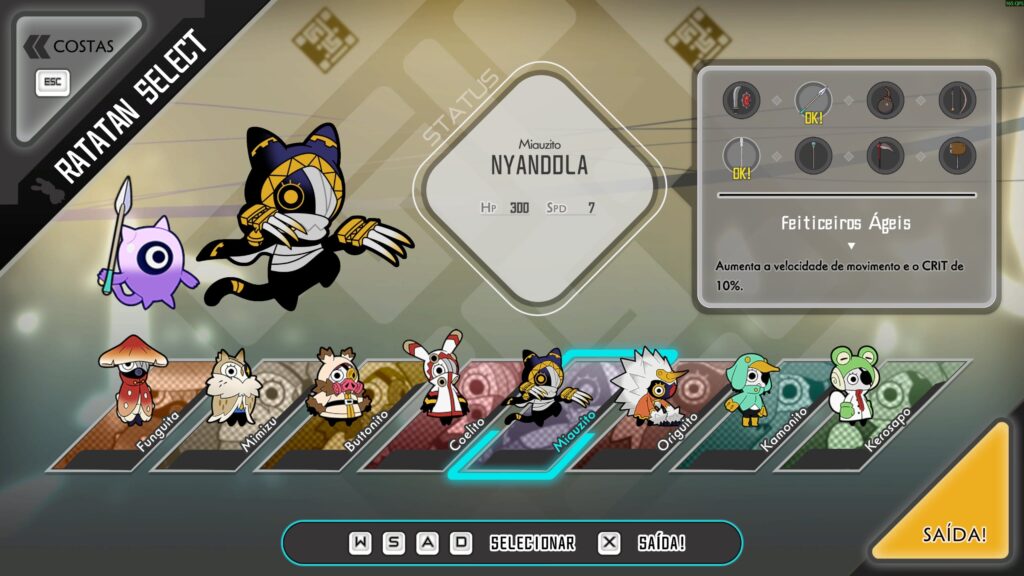
Task: Go back with the Costas button
Action: click(70, 47)
